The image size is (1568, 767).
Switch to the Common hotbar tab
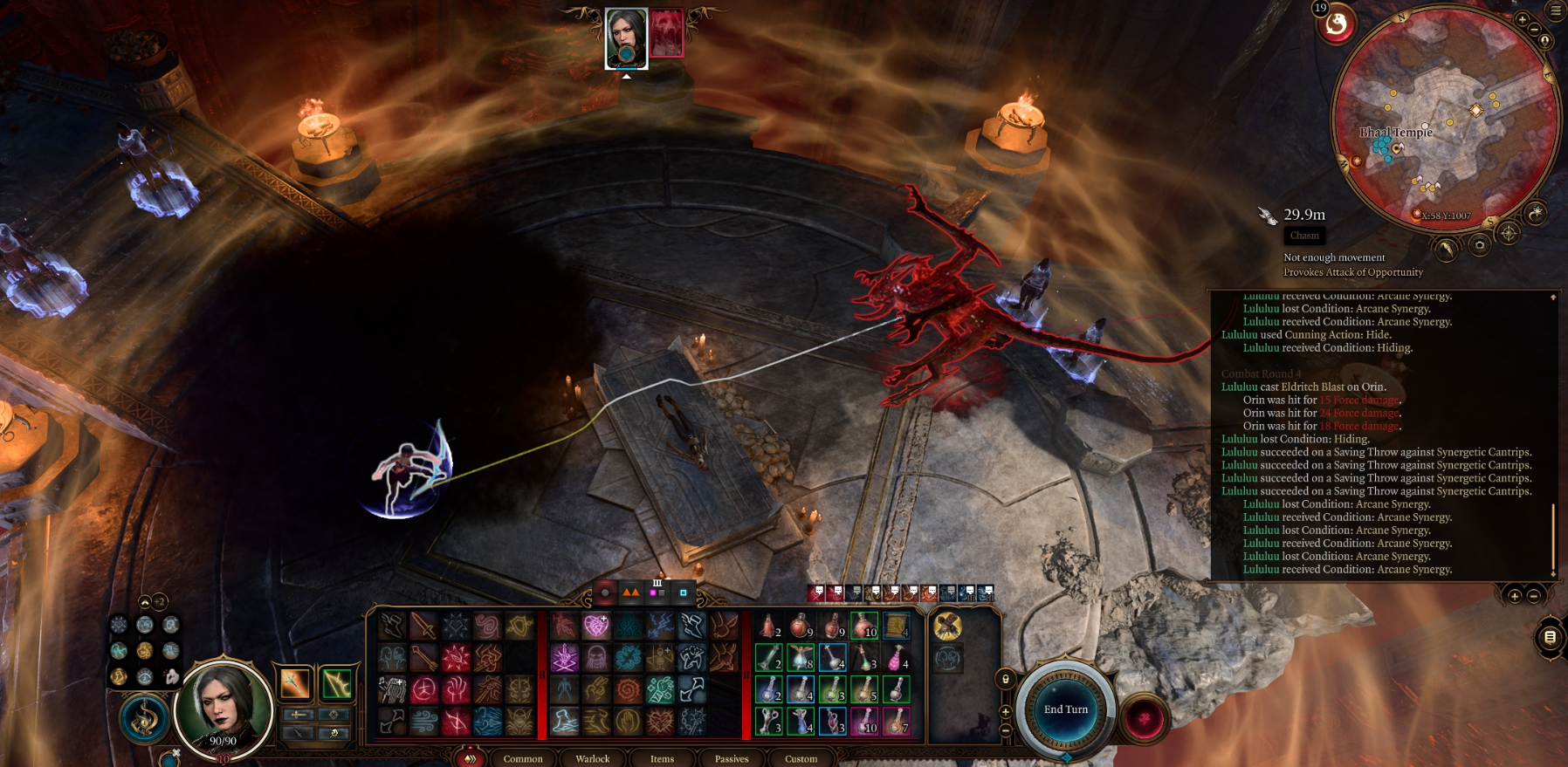tap(523, 758)
